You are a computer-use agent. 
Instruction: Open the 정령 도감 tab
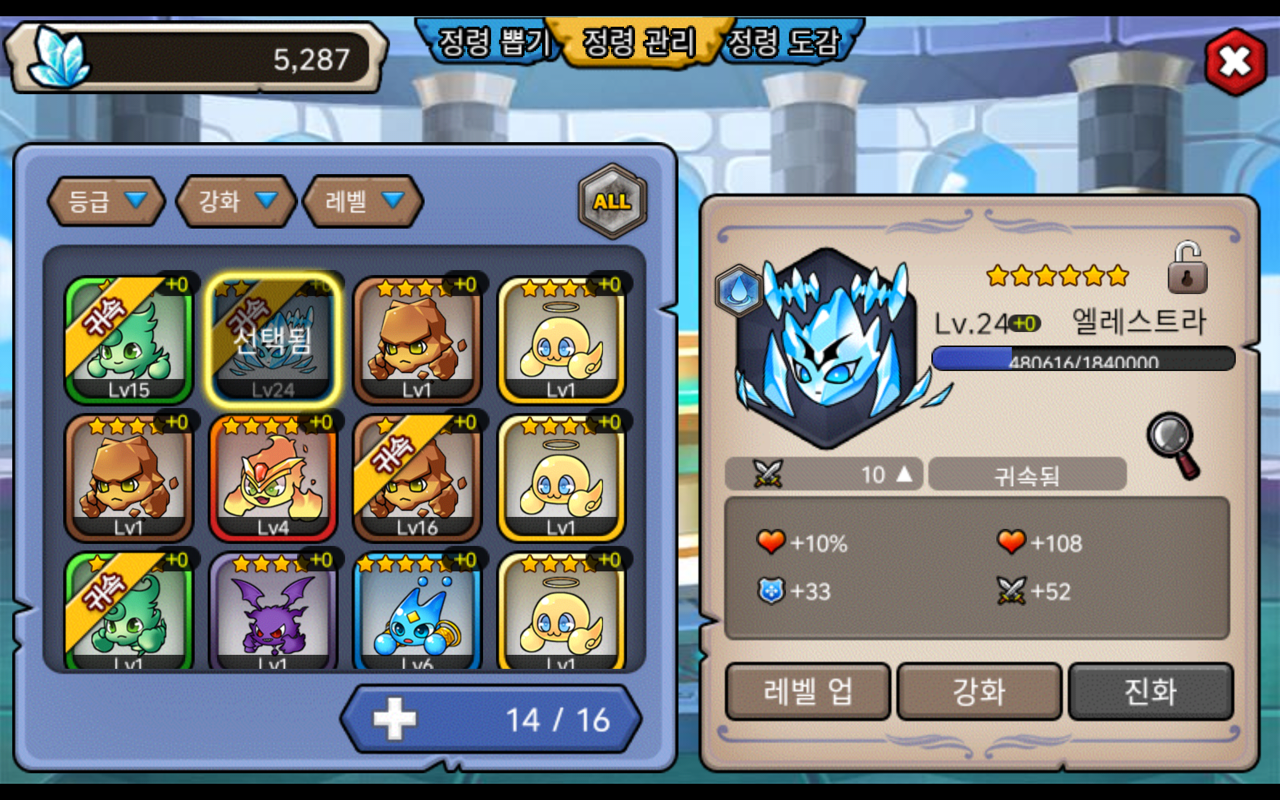pyautogui.click(x=781, y=43)
